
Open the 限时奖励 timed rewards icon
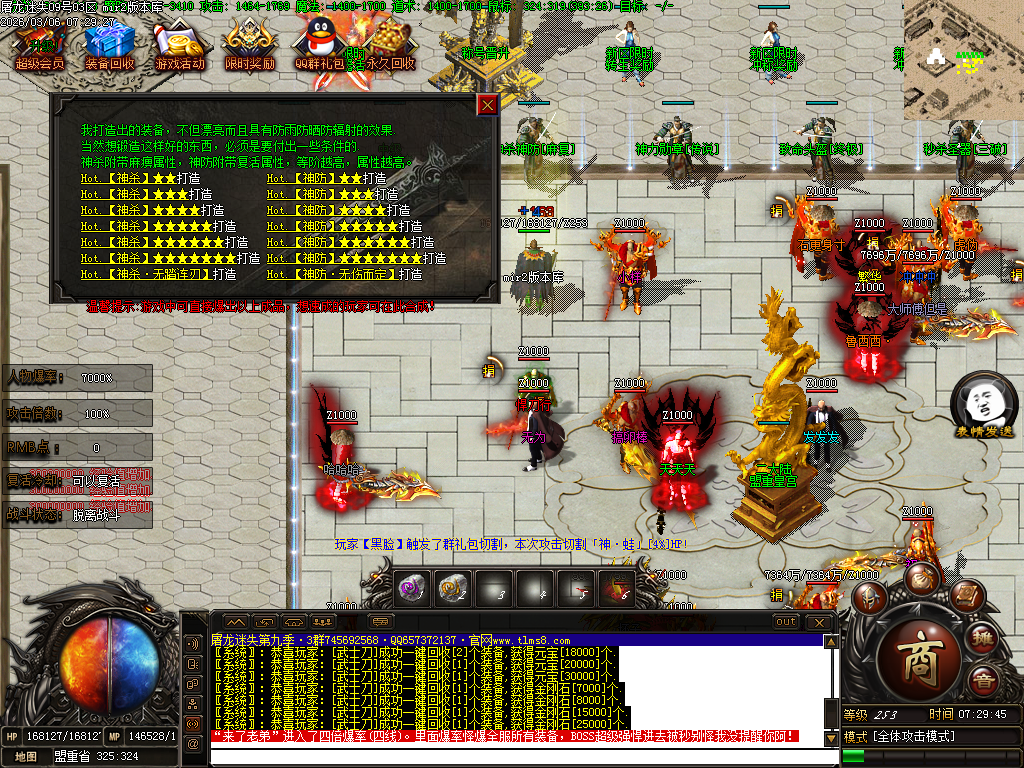point(250,47)
